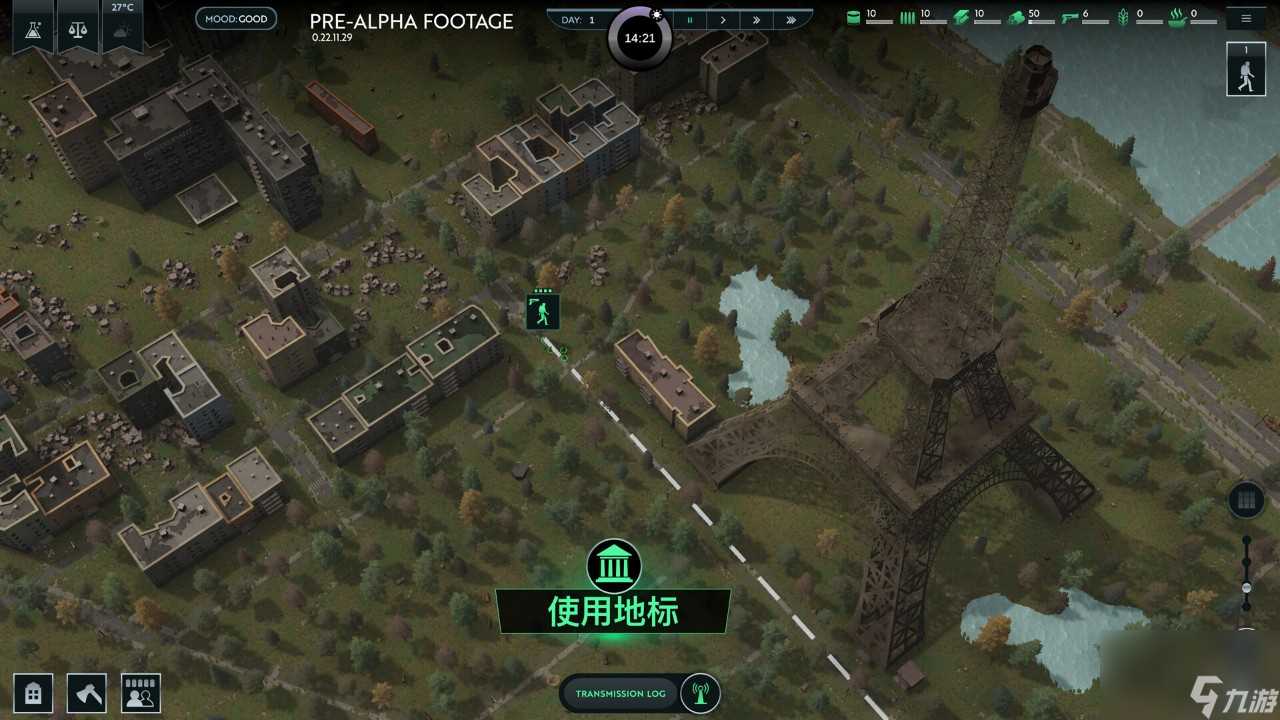Open the radio transmitter icon near Transmission Log
The image size is (1280, 720).
(702, 693)
